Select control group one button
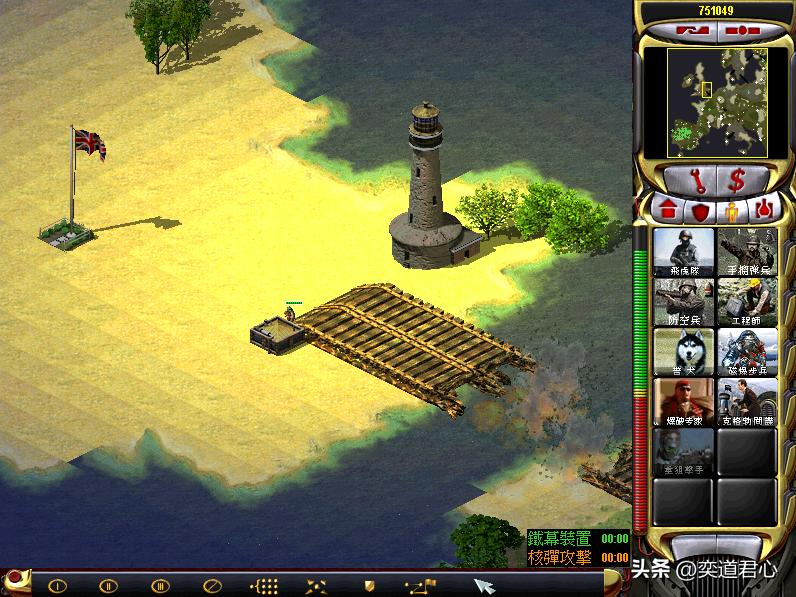Image resolution: width=796 pixels, height=597 pixels. [58, 585]
